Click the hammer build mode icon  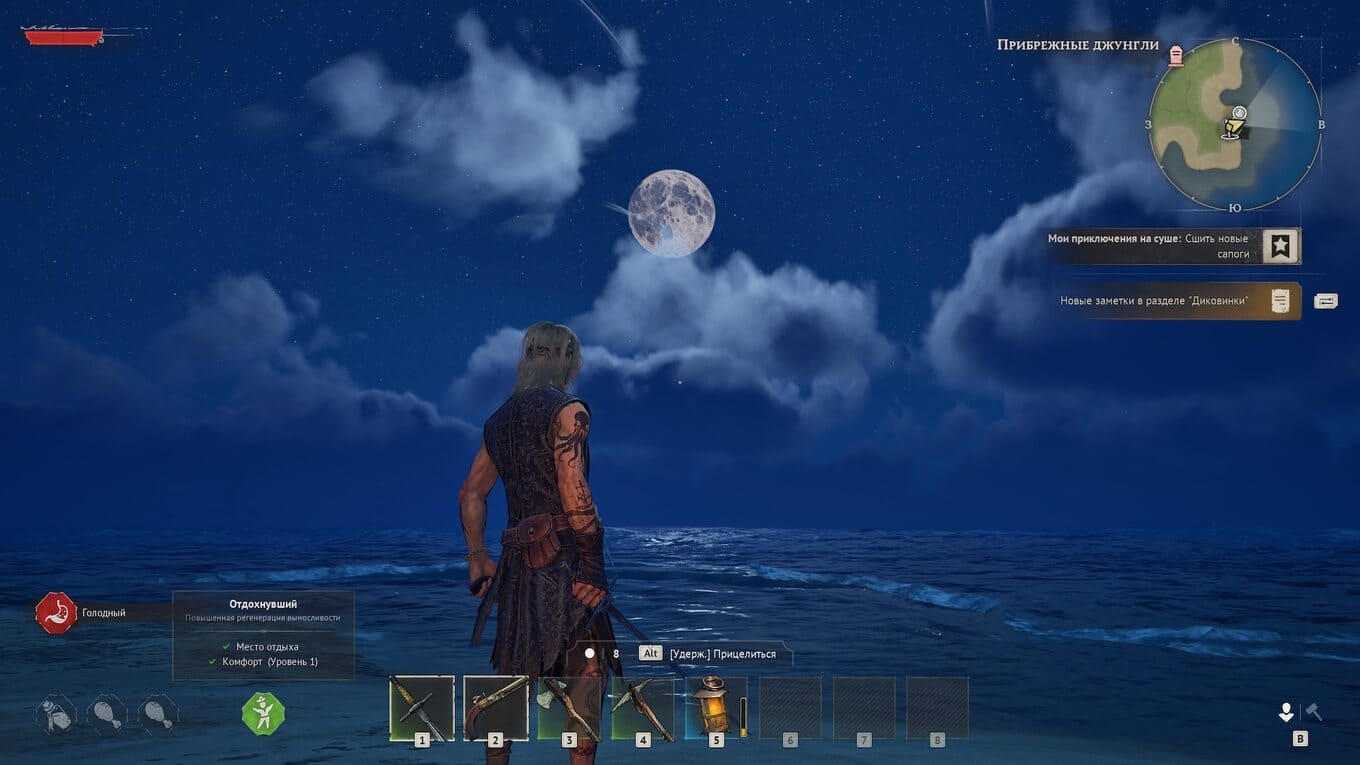(1314, 711)
